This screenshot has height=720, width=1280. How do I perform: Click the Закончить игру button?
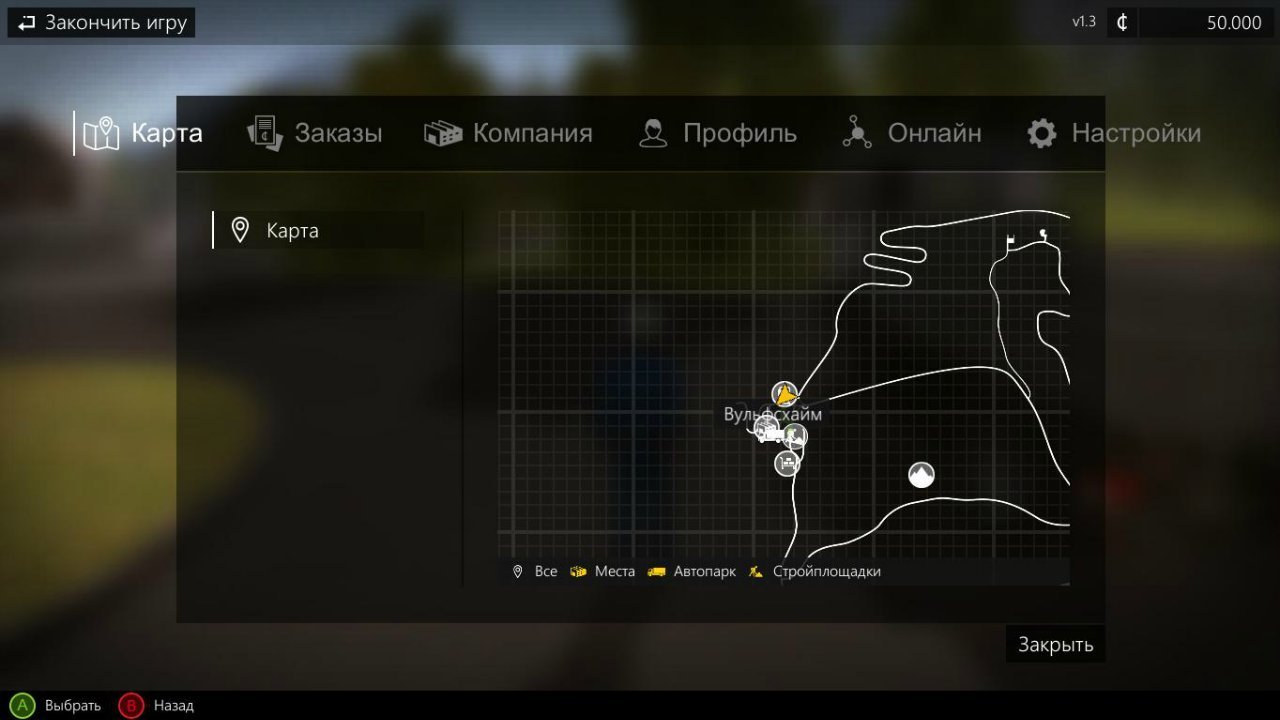coord(100,22)
